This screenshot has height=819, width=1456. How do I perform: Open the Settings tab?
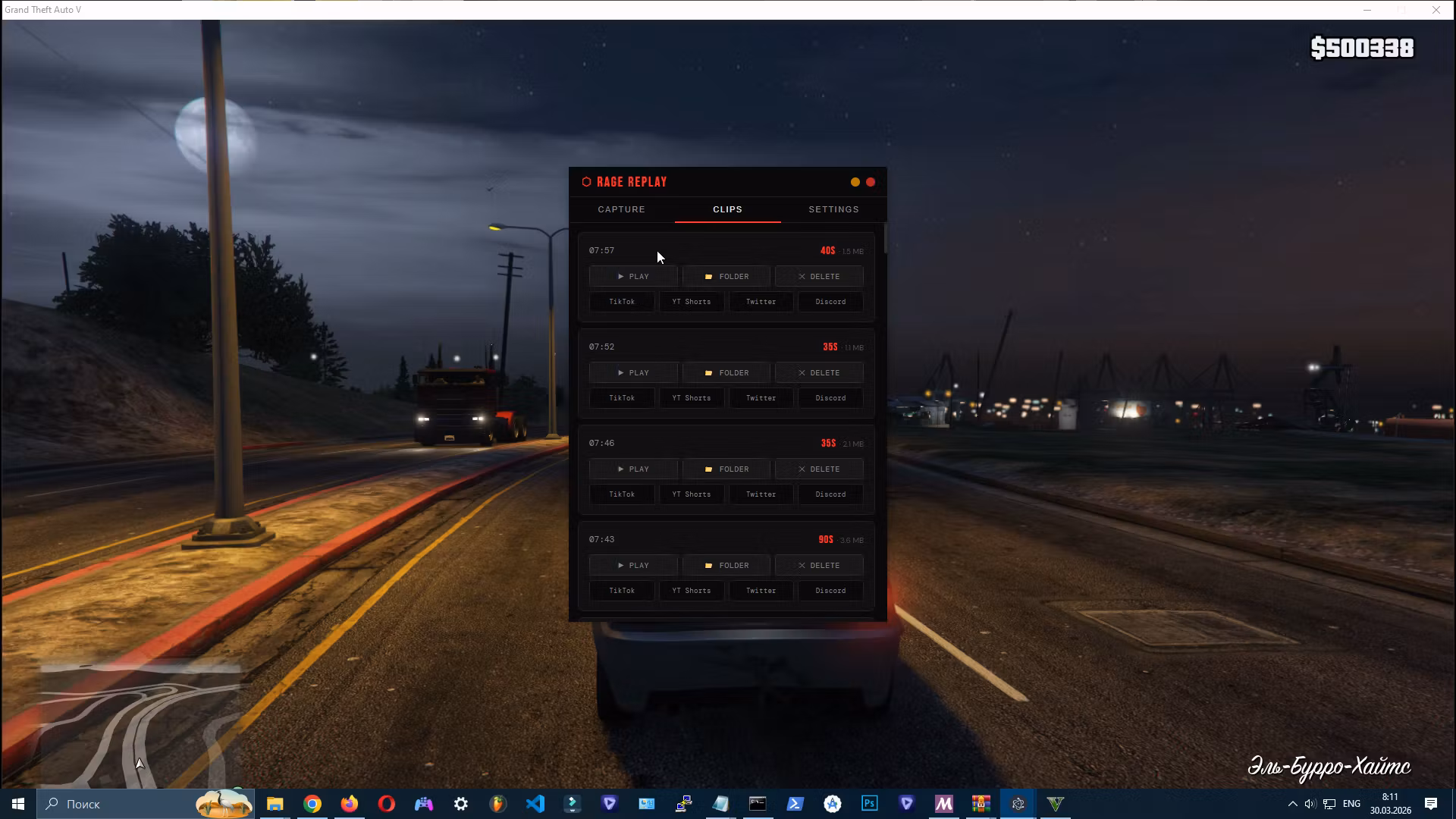pyautogui.click(x=833, y=209)
